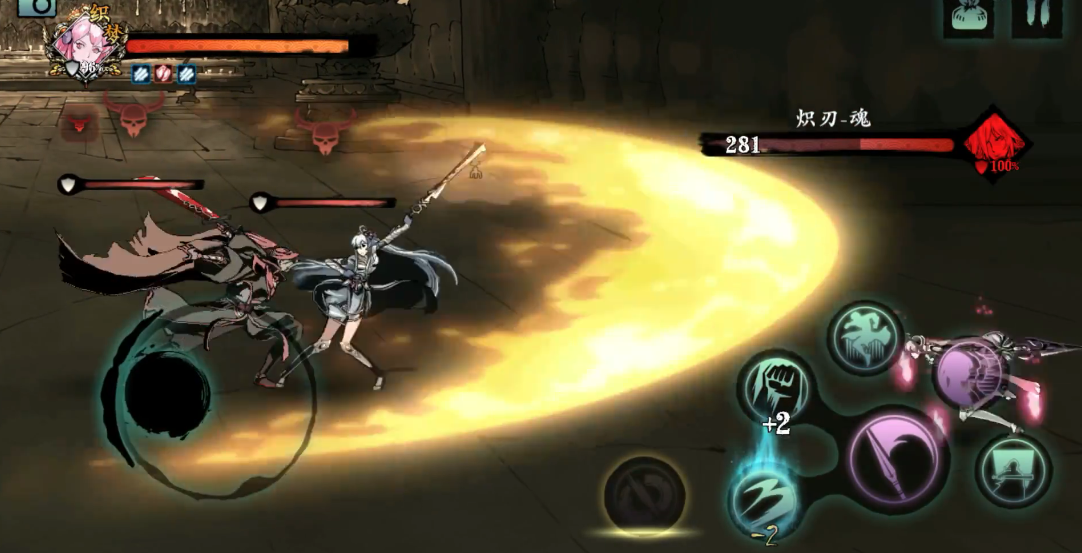Activate the purple round skill button
Viewport: 1082px width, 553px height.
coord(968,374)
